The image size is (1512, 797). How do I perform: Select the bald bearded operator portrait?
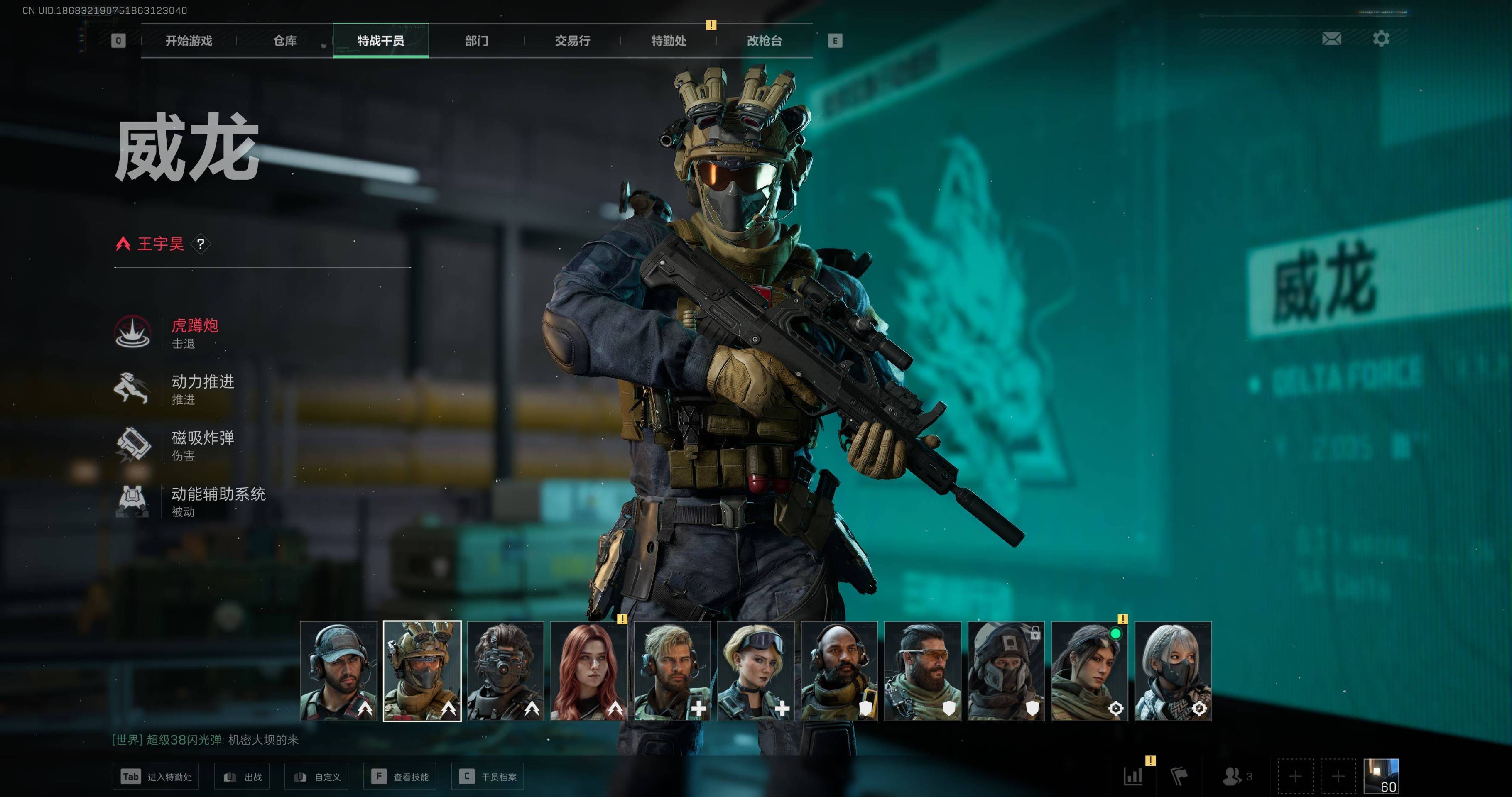[x=839, y=671]
